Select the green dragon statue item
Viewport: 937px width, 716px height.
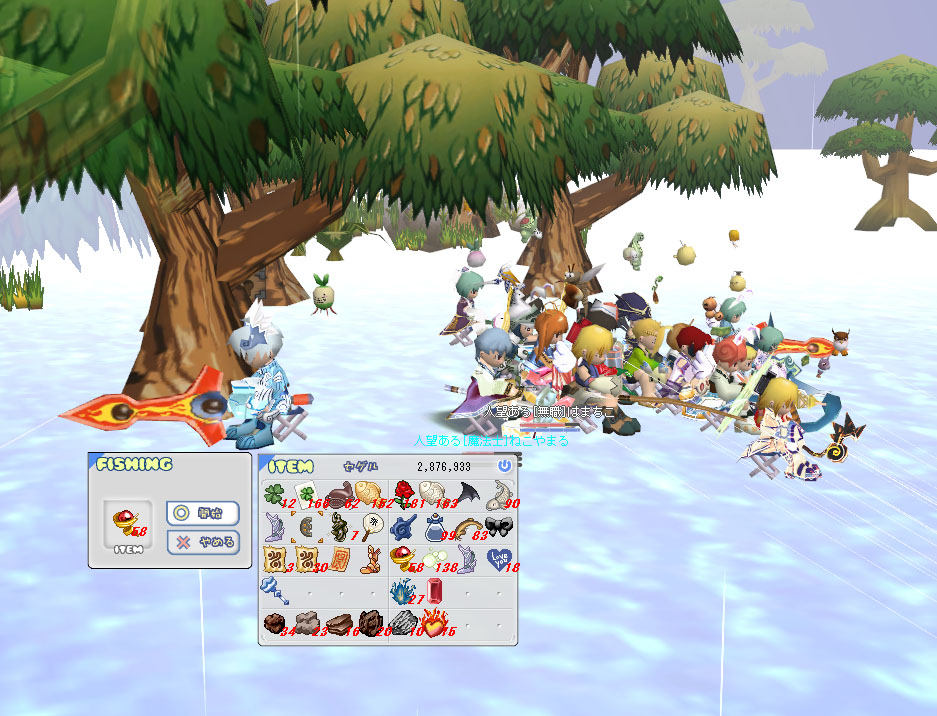point(338,526)
